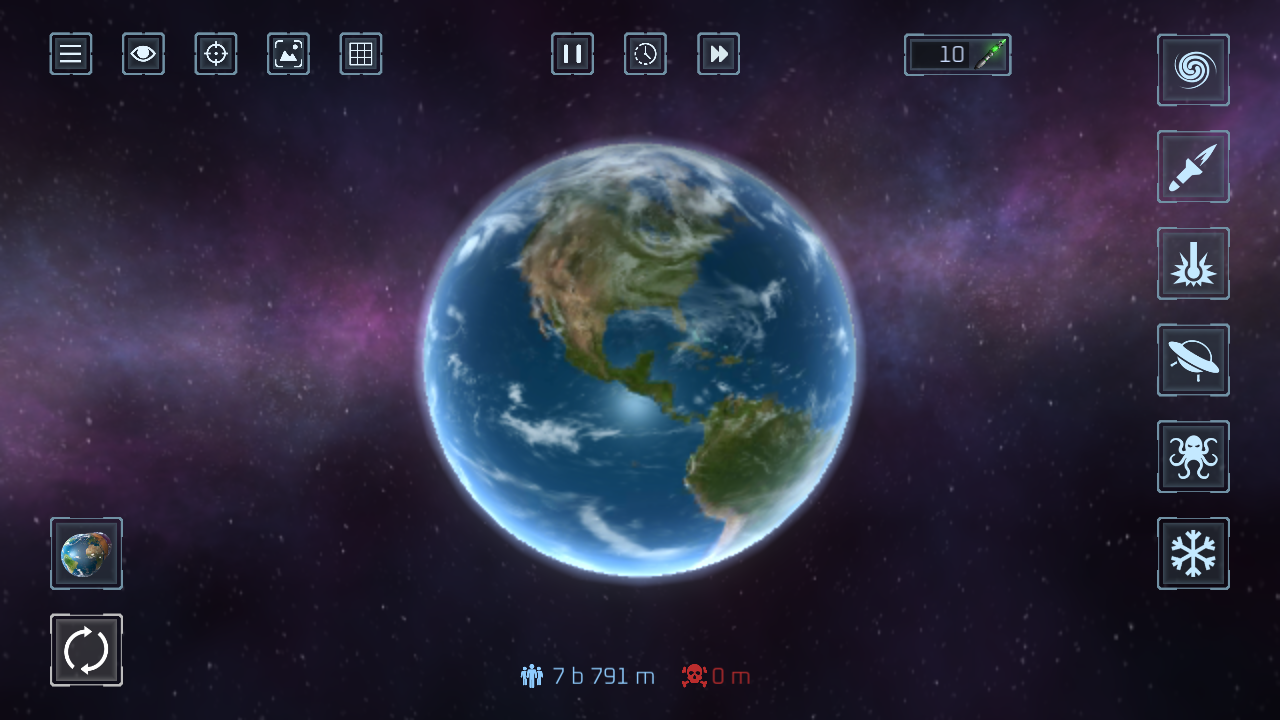This screenshot has width=1280, height=720.
Task: Open the screenshot capture tool
Action: pyautogui.click(x=288, y=53)
